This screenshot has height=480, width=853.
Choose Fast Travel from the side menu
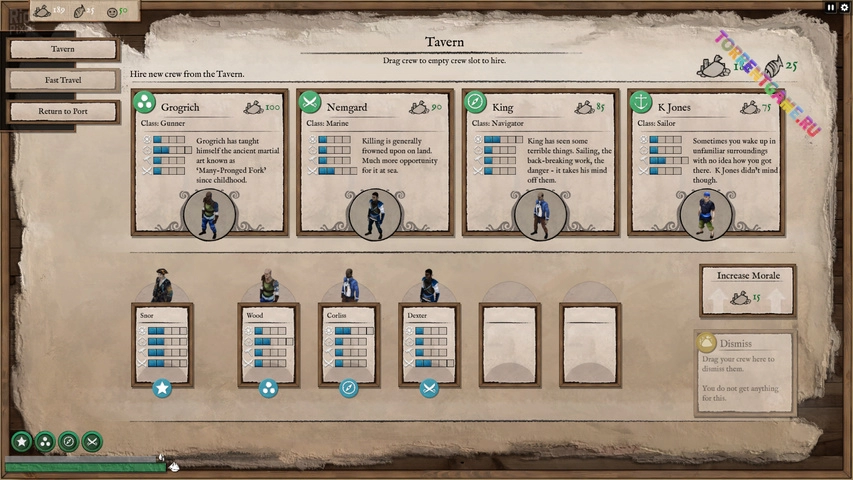[x=63, y=80]
